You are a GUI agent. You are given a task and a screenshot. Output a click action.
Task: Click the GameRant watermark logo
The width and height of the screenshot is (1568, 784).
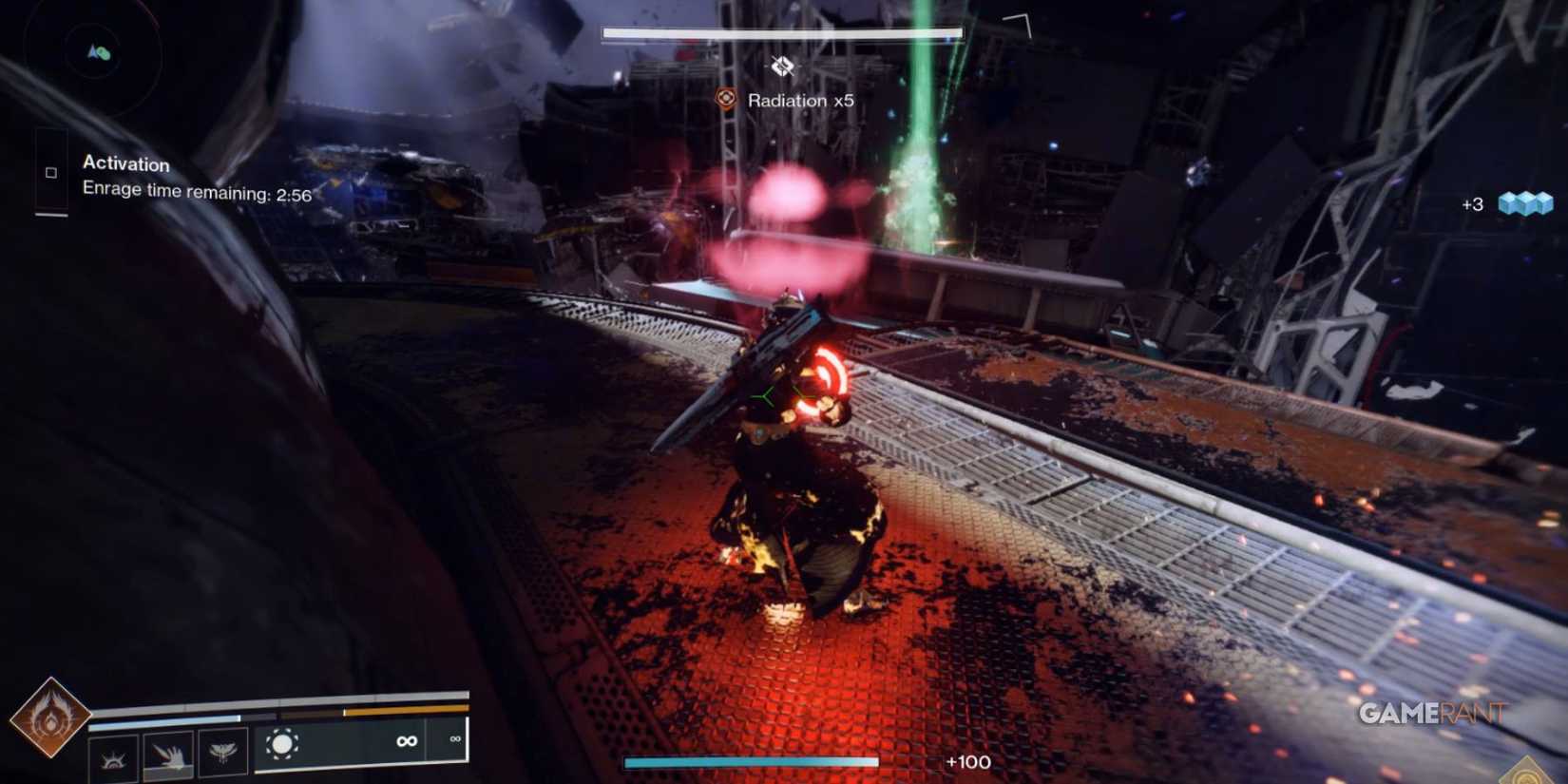pyautogui.click(x=1431, y=713)
